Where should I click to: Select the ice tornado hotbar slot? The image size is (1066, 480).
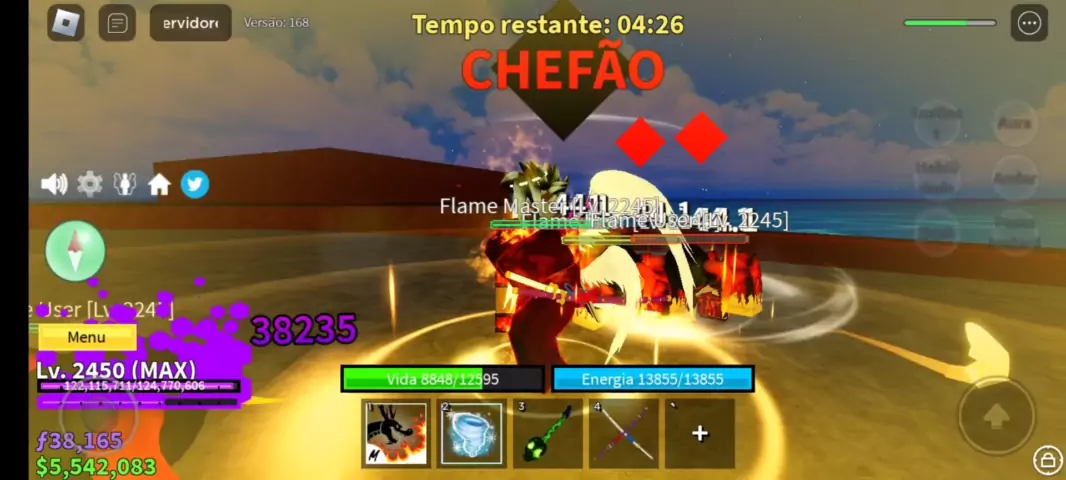coord(471,433)
